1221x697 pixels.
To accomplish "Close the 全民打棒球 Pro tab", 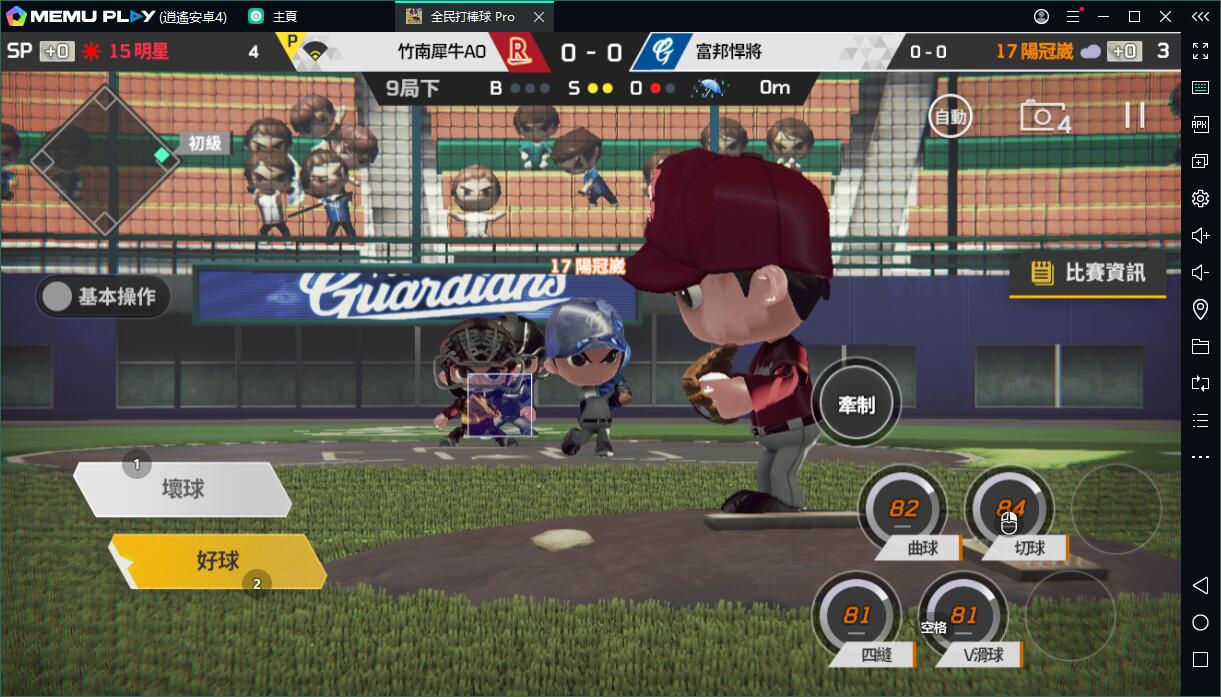I will (x=540, y=17).
